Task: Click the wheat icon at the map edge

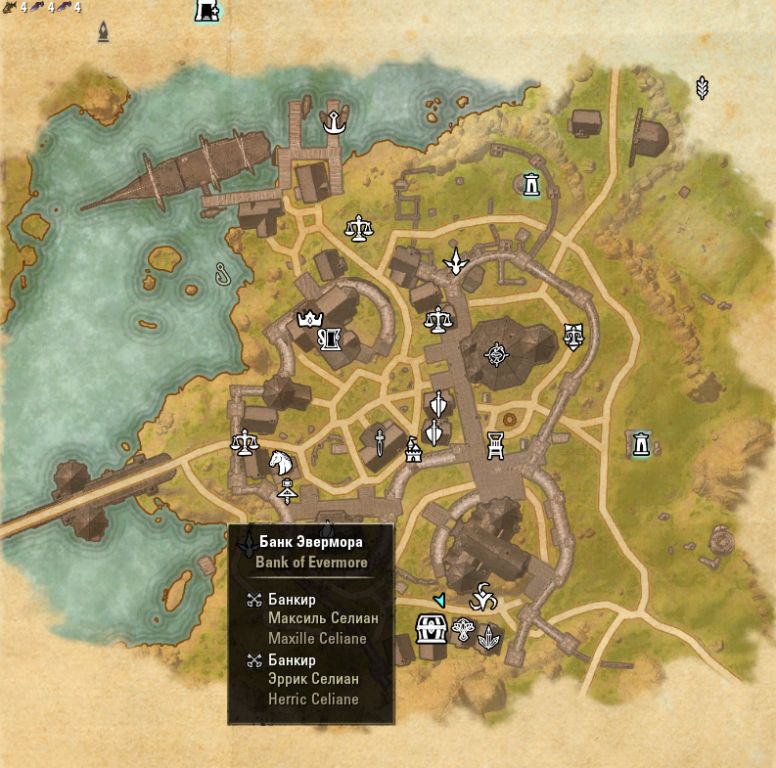Action: (702, 88)
